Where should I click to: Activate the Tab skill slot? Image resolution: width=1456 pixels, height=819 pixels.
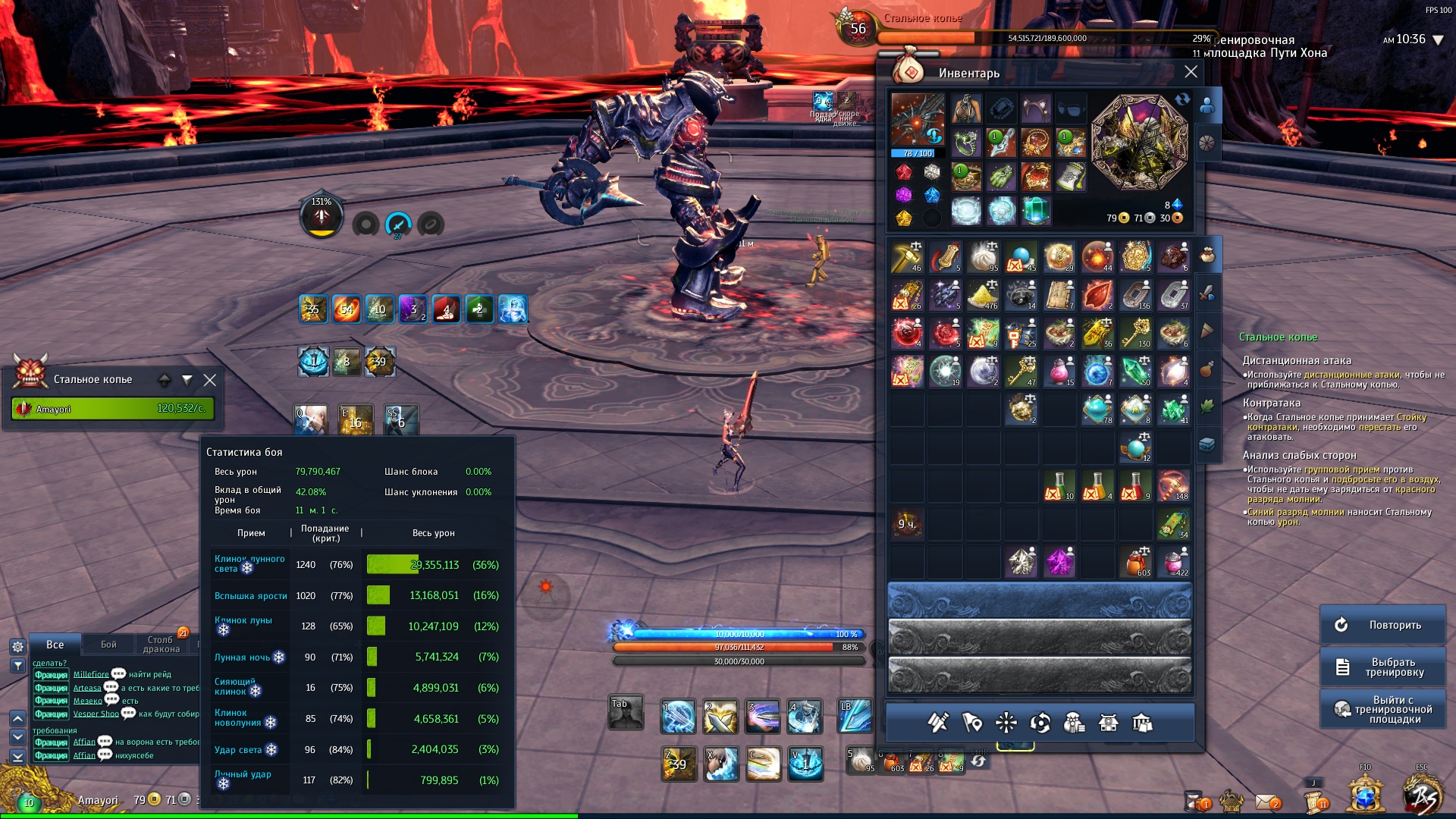(x=626, y=714)
